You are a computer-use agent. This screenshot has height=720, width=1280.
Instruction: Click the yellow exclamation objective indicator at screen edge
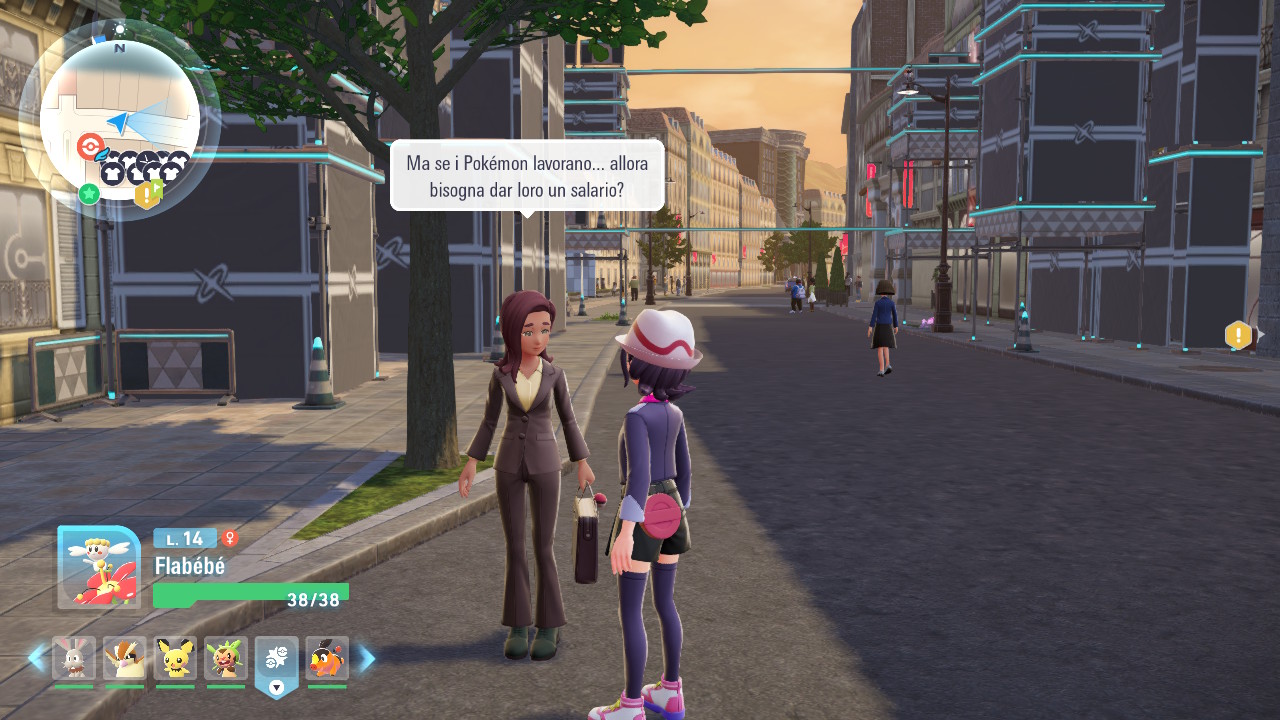[x=1238, y=335]
